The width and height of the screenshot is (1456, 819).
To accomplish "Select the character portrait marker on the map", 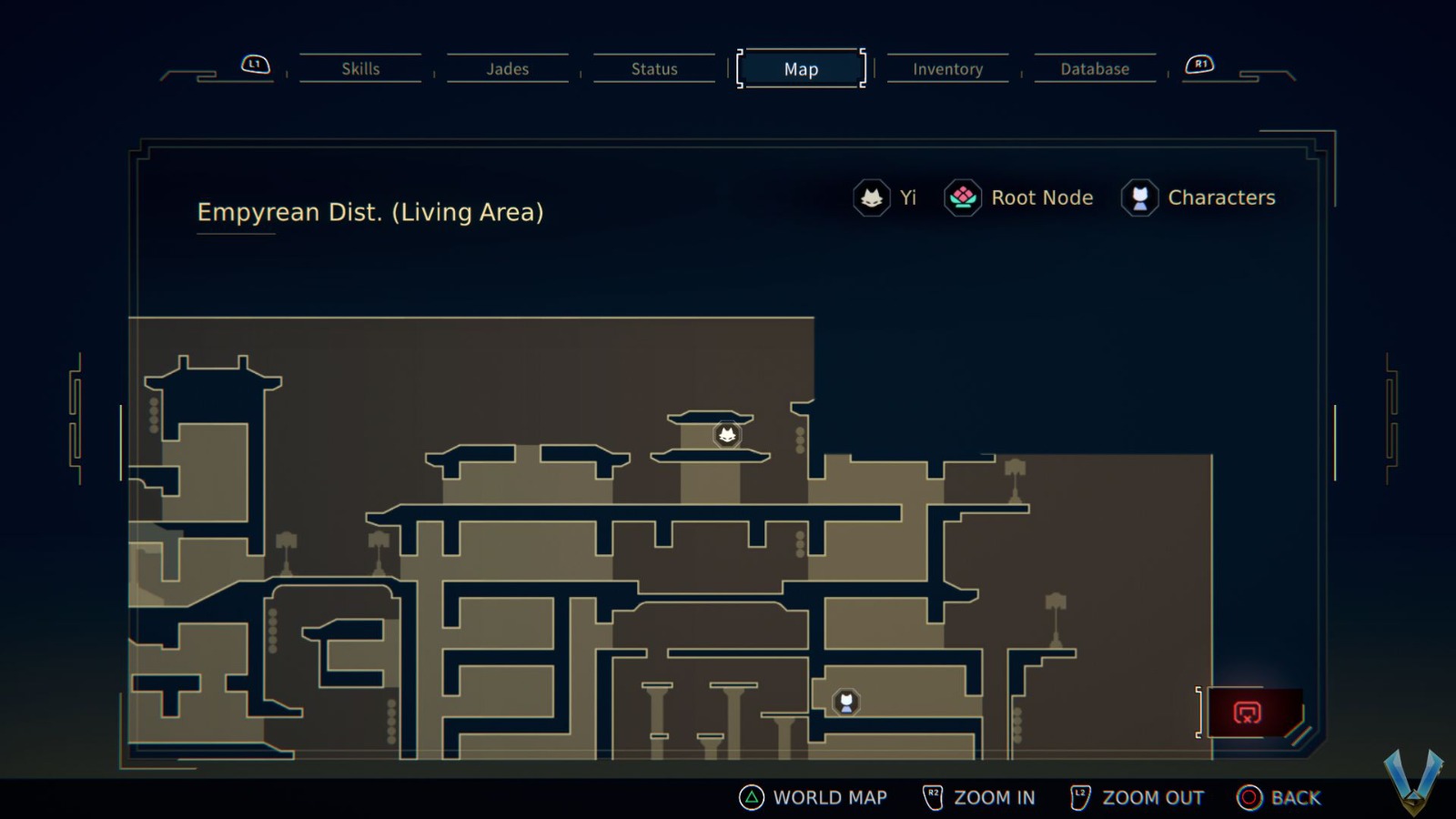I will tap(846, 701).
